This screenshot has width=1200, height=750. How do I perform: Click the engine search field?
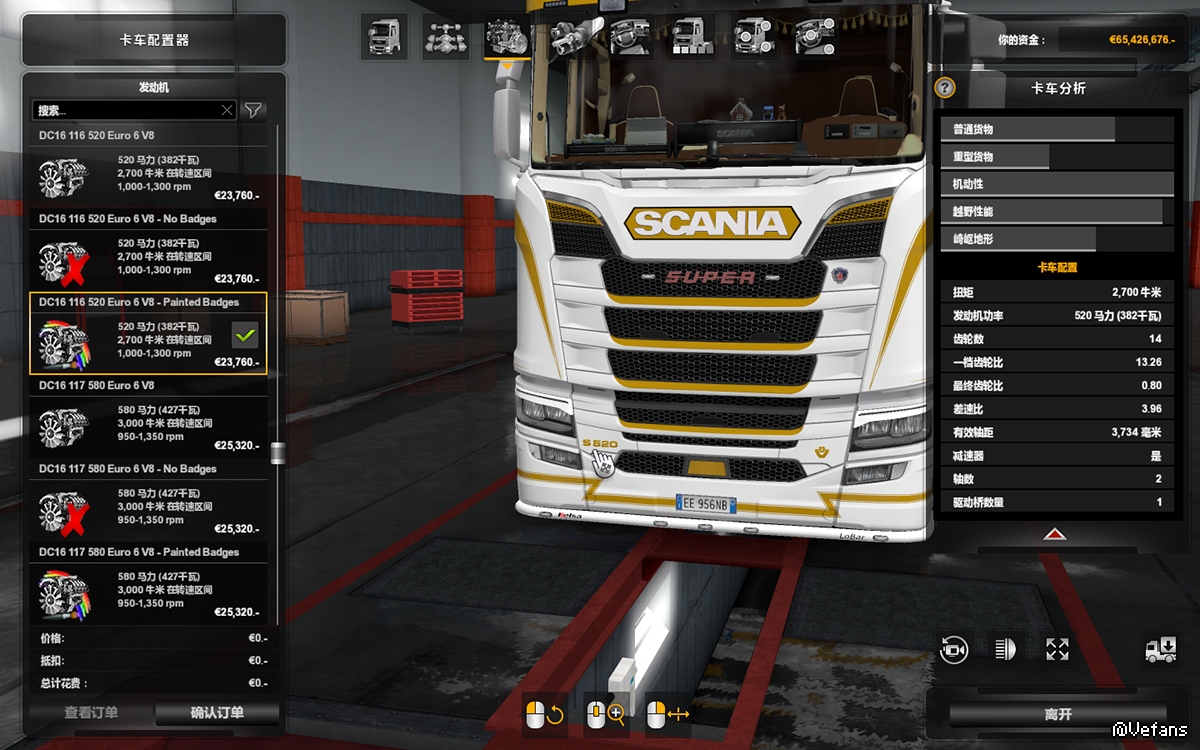click(125, 110)
